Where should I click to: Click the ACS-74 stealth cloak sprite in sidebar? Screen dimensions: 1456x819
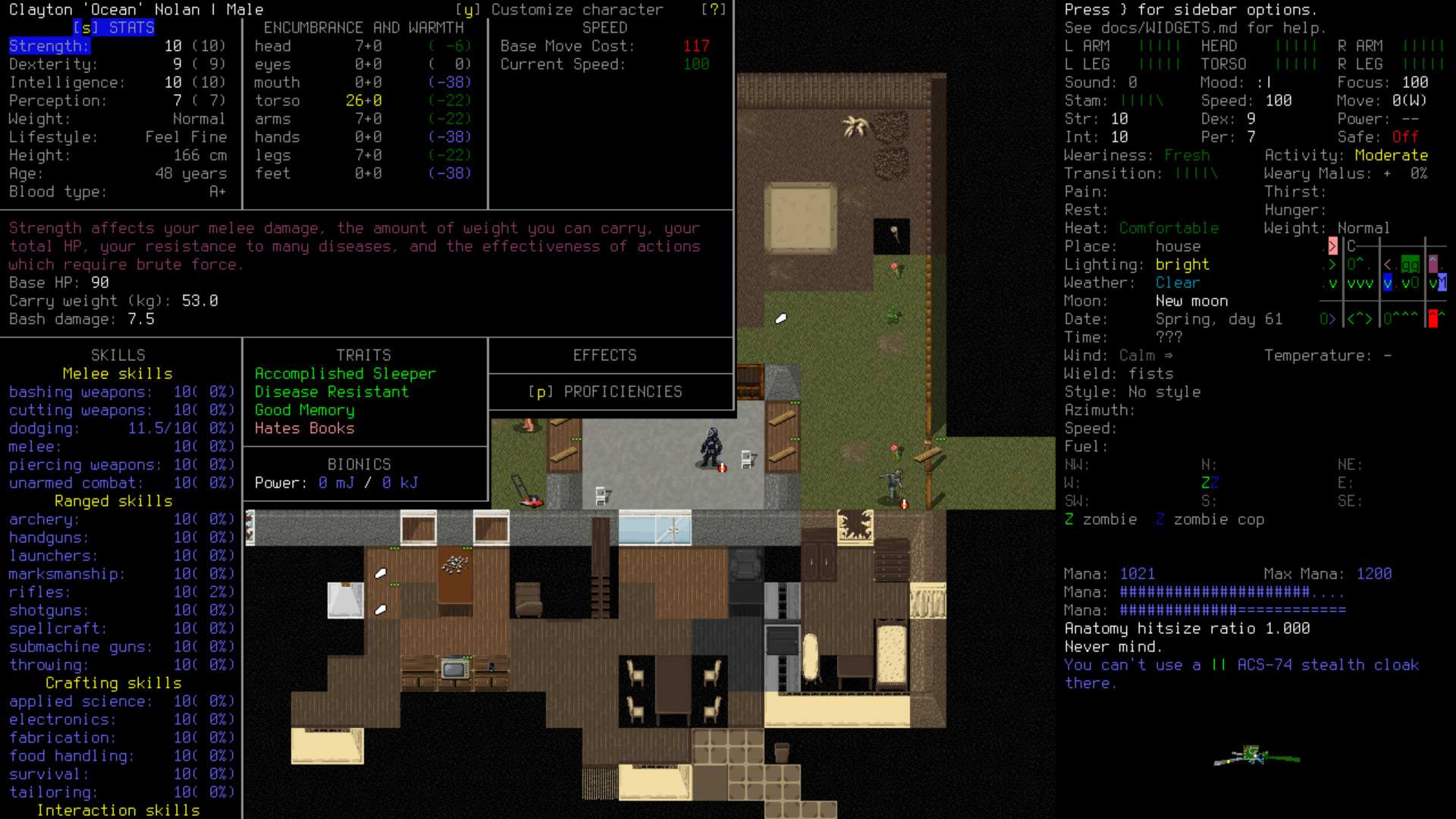[x=1255, y=758]
